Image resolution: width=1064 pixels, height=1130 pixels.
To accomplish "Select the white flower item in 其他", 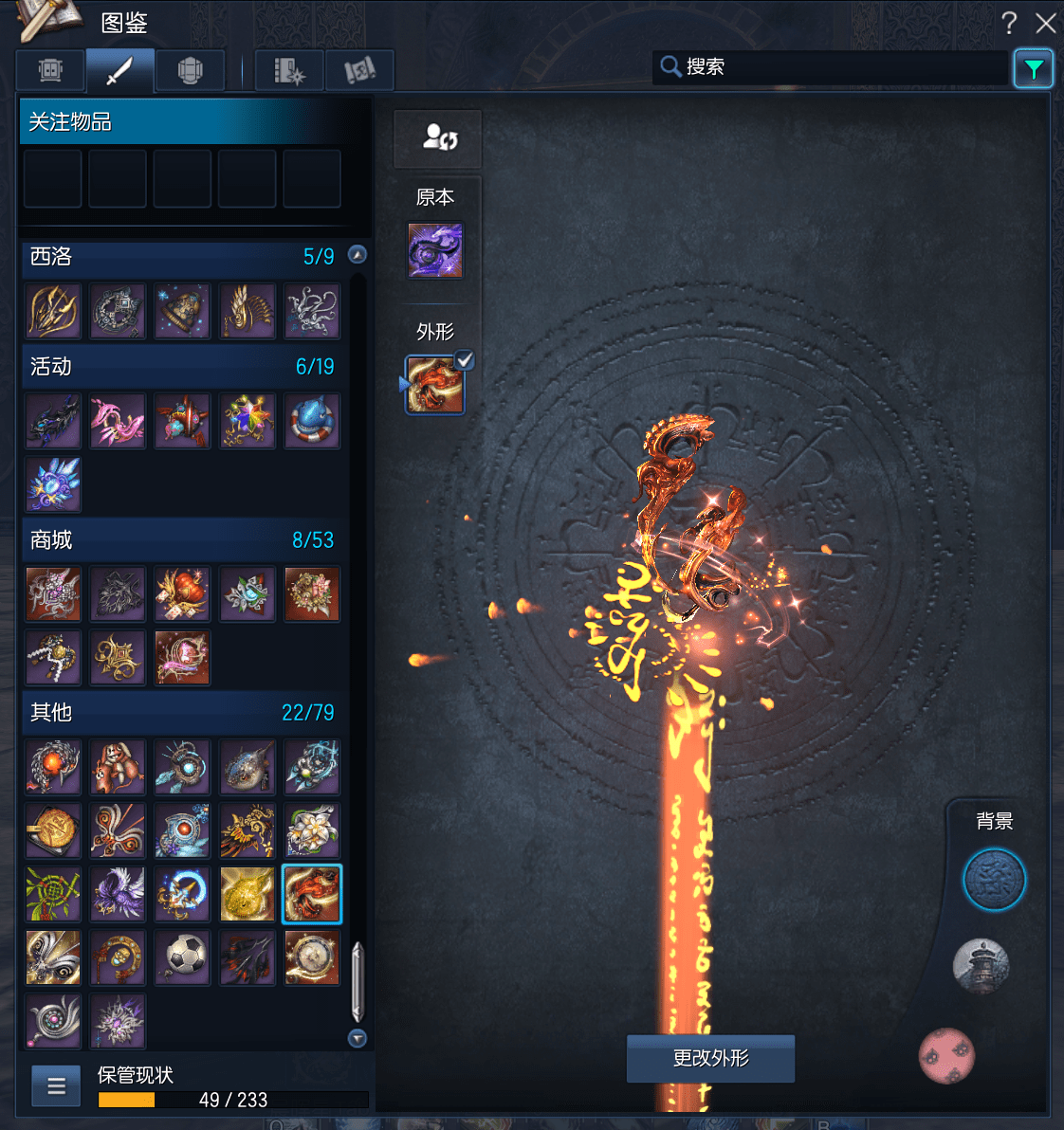I will click(x=312, y=830).
